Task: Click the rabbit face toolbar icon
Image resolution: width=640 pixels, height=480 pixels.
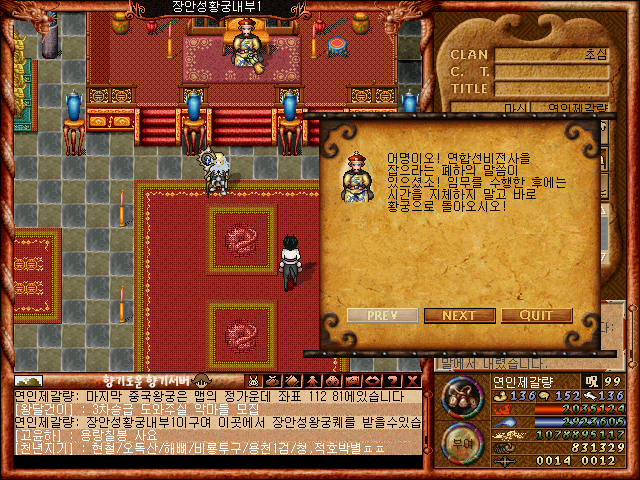Action: (254, 381)
